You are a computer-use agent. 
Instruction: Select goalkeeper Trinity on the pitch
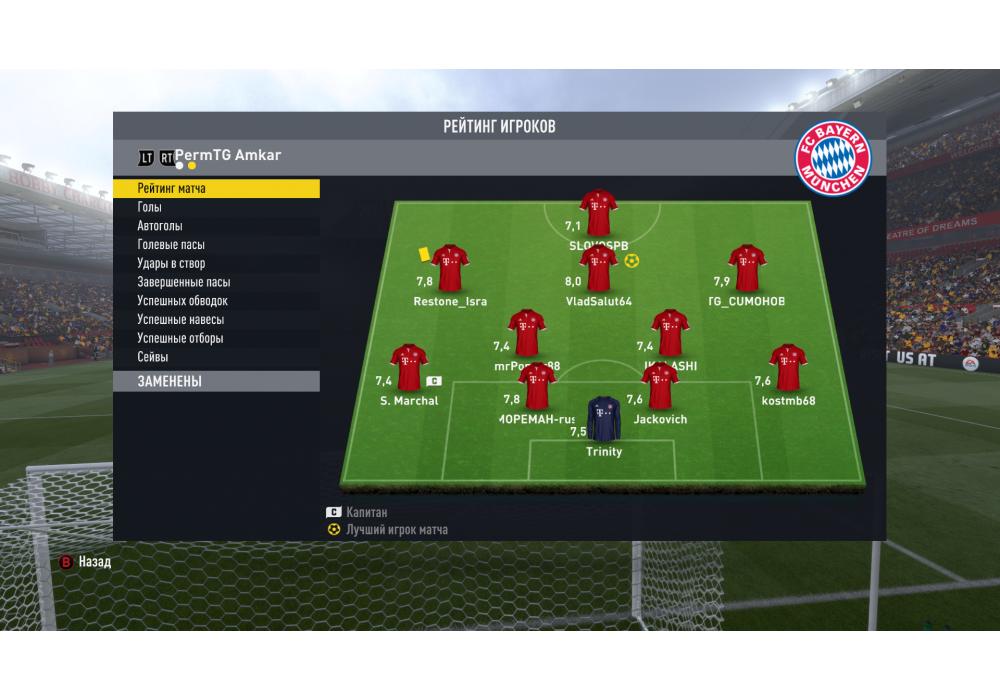pyautogui.click(x=603, y=418)
